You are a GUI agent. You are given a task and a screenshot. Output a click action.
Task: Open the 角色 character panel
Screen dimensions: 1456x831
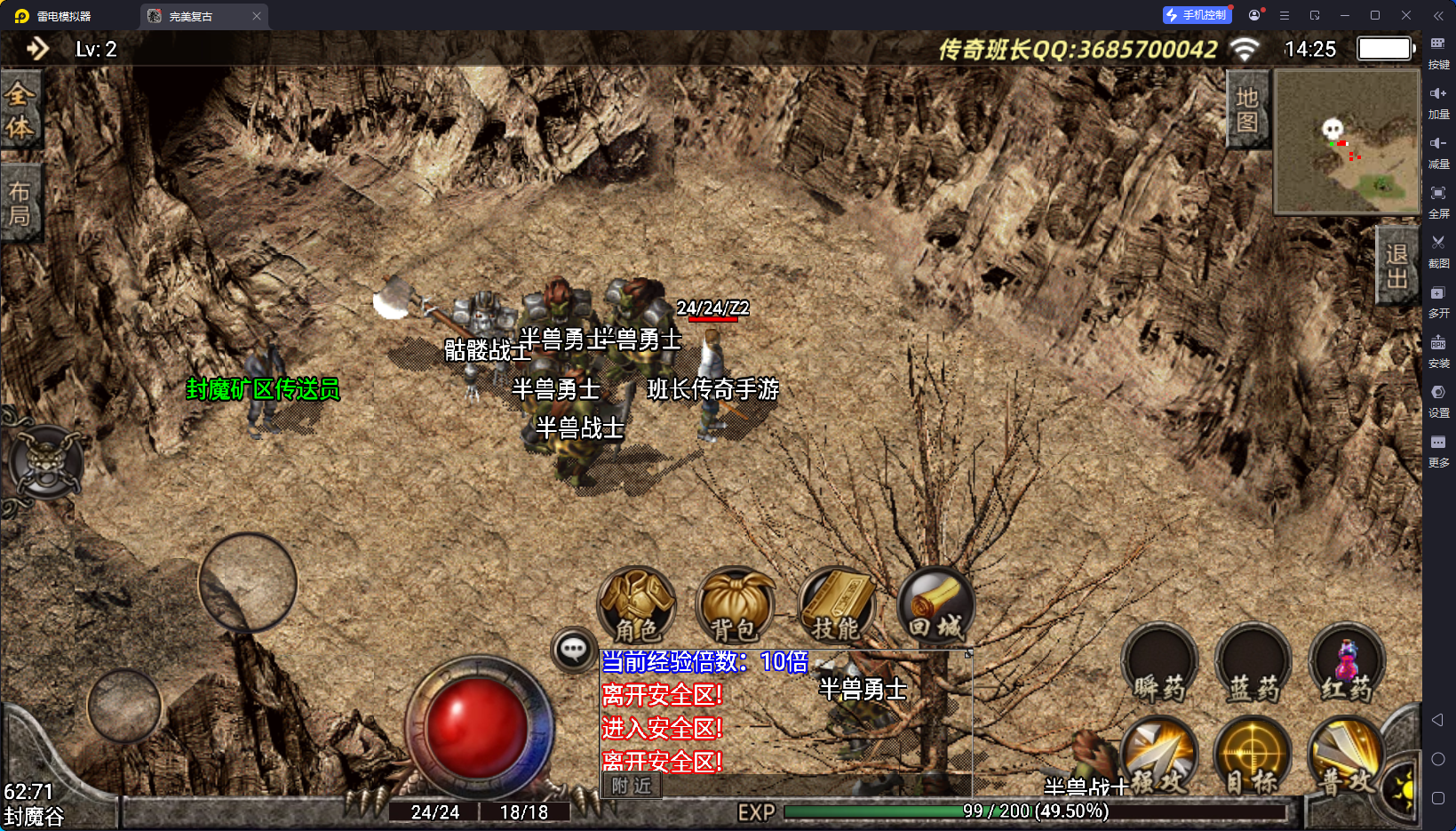[636, 604]
